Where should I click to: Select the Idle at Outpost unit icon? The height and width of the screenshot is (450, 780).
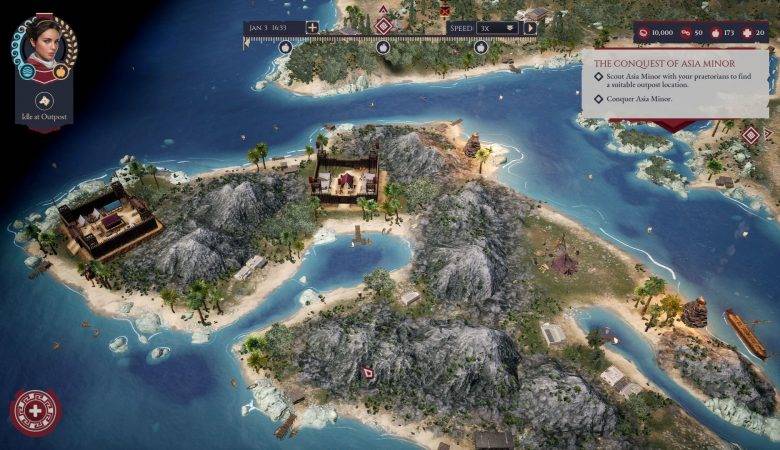coord(44,100)
